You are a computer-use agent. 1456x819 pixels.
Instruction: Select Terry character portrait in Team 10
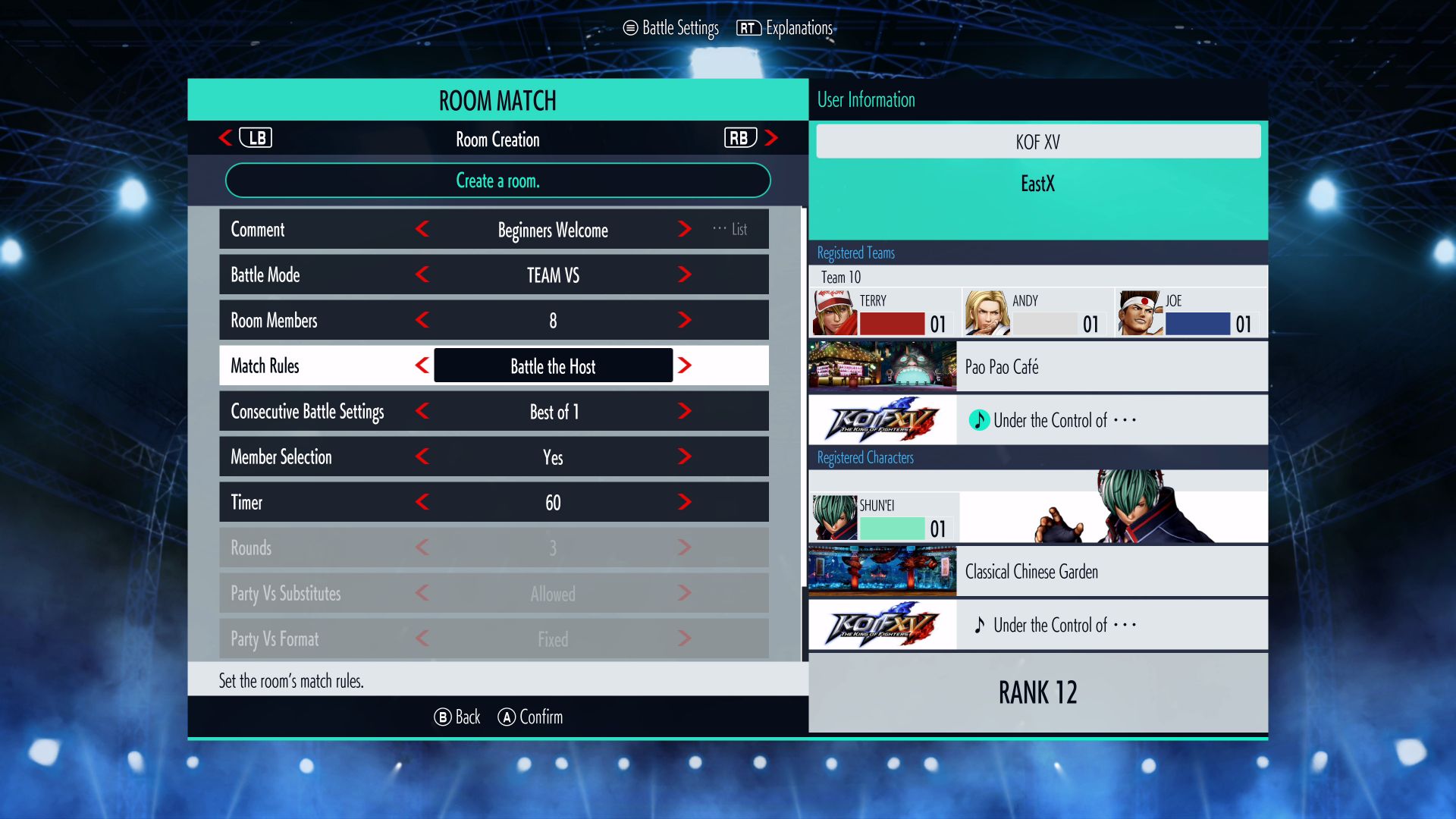click(834, 312)
